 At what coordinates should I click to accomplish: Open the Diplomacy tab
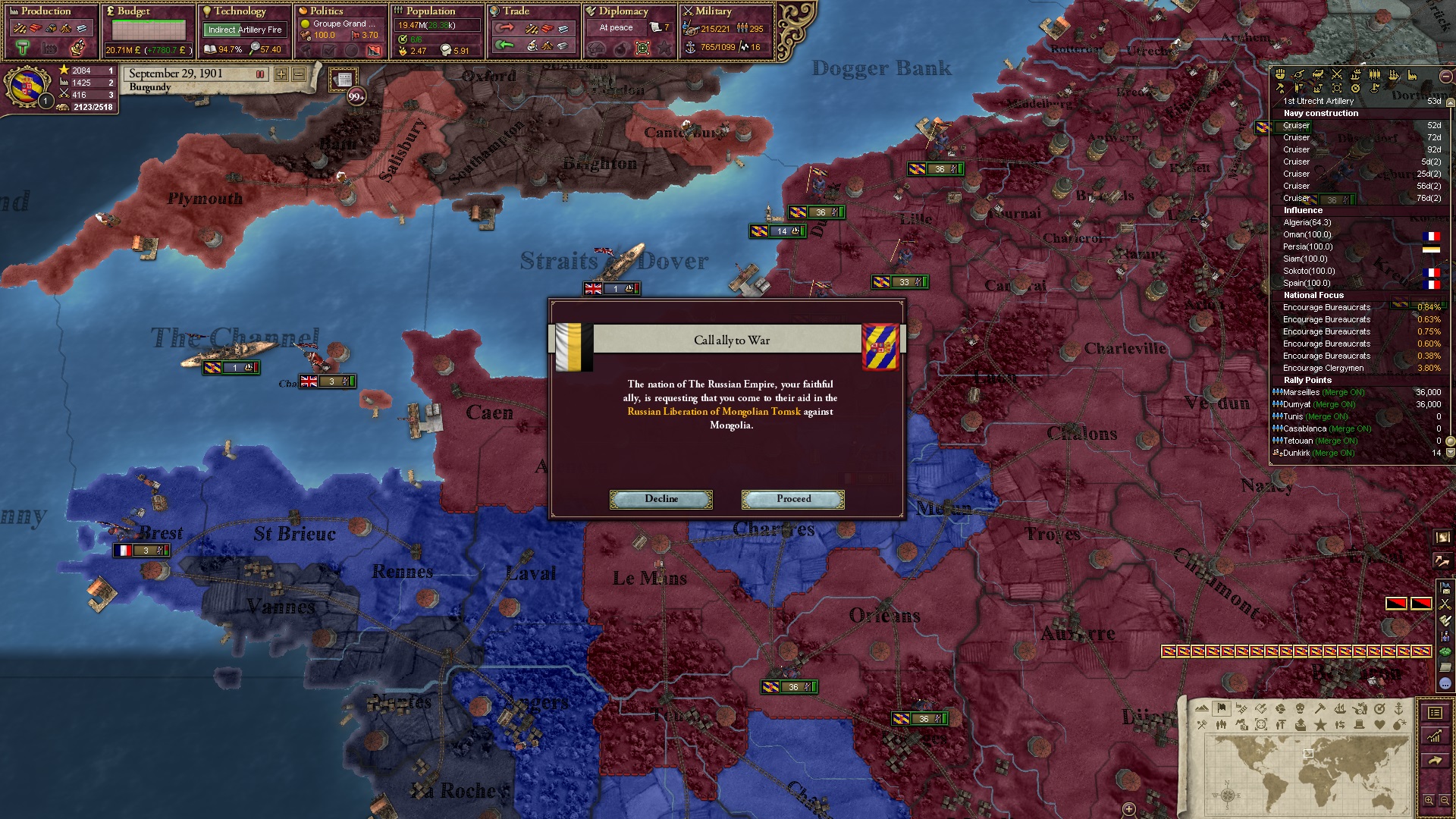click(623, 11)
